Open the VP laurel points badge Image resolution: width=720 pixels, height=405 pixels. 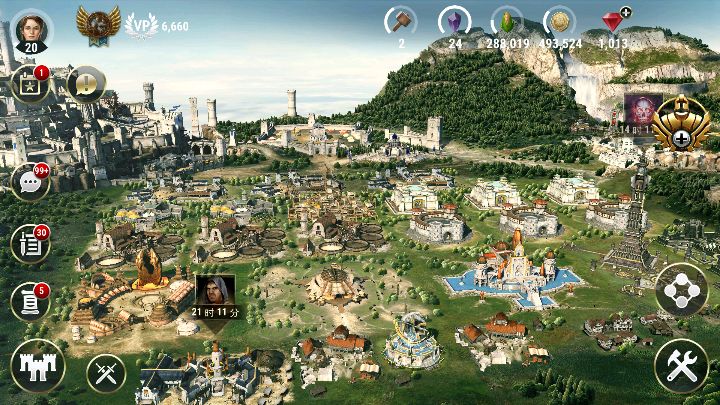(x=141, y=25)
